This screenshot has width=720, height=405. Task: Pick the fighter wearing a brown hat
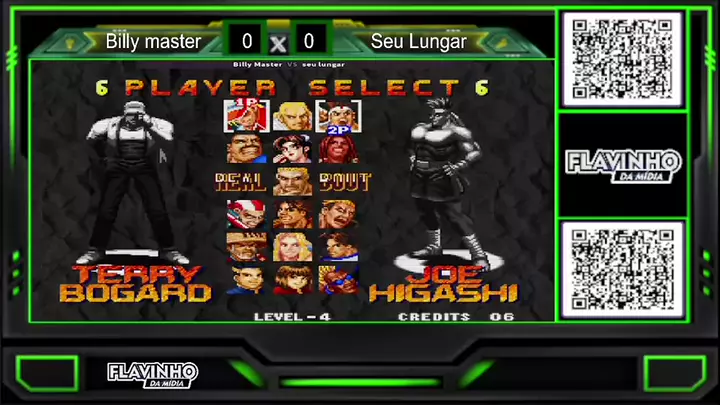pyautogui.click(x=245, y=246)
